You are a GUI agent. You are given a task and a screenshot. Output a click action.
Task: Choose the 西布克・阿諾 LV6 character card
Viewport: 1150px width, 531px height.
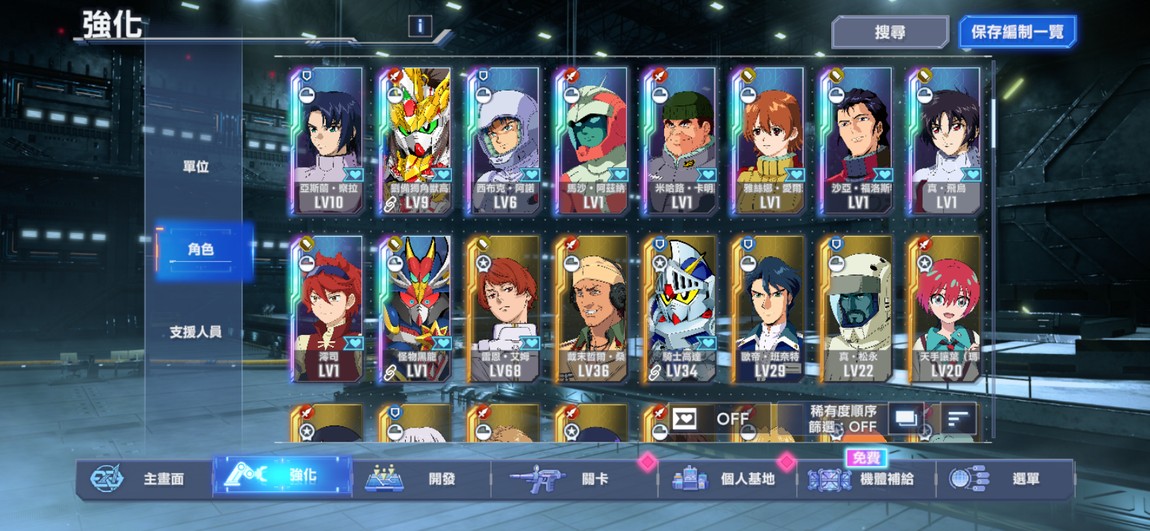503,141
